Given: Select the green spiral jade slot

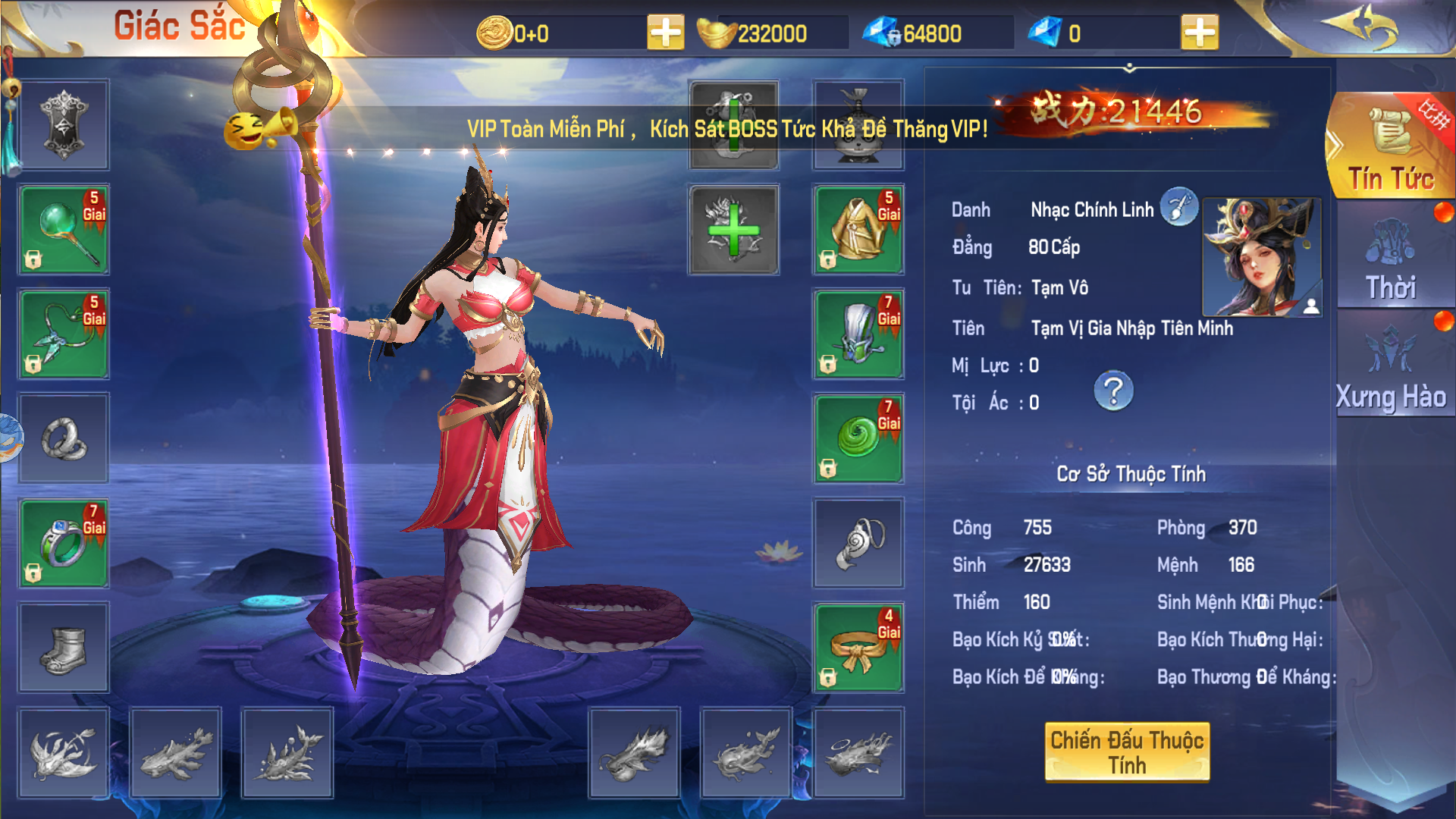Looking at the screenshot, I should coord(858,438).
